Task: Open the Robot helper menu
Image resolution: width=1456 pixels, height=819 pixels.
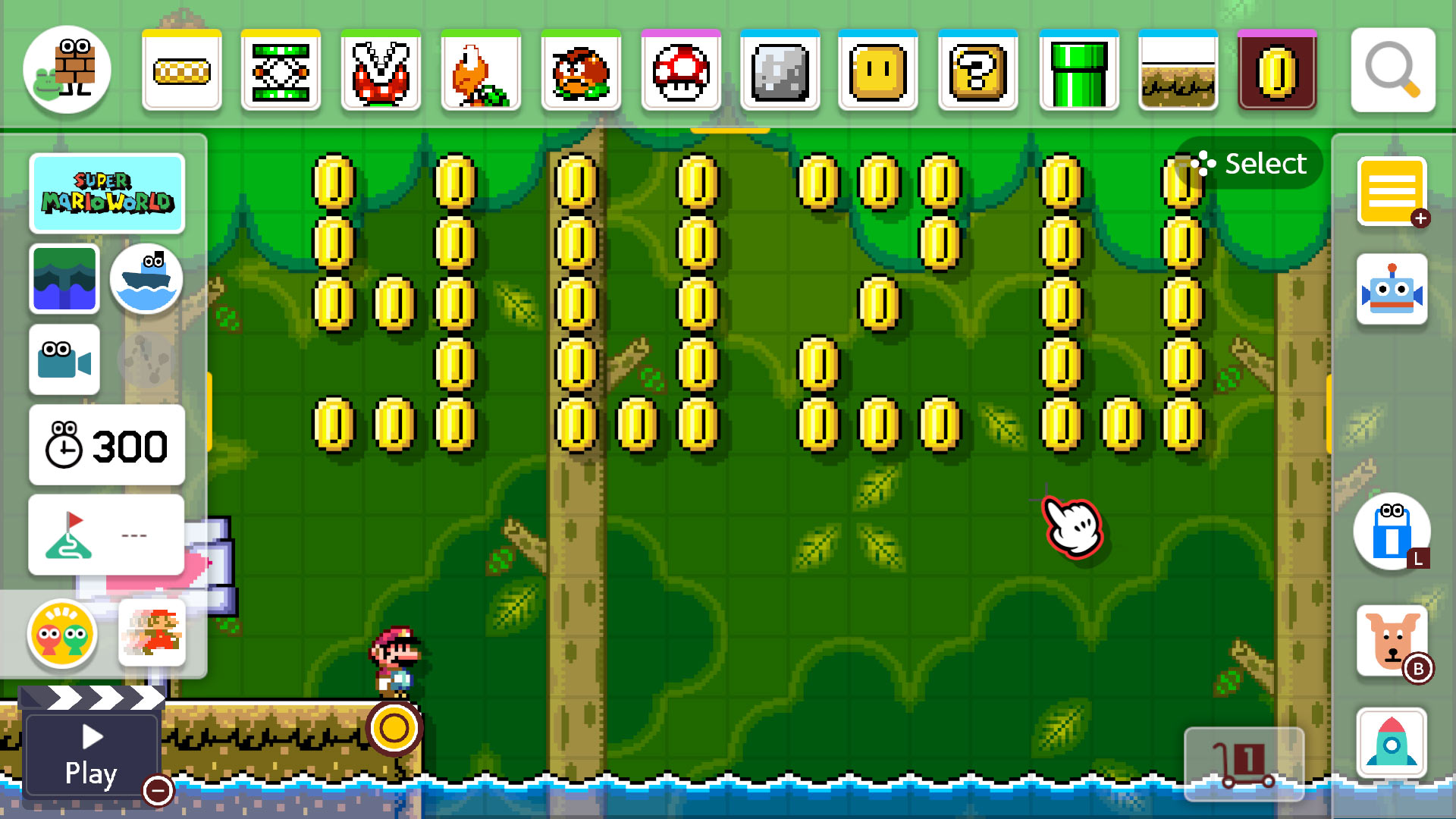Action: point(1392,288)
